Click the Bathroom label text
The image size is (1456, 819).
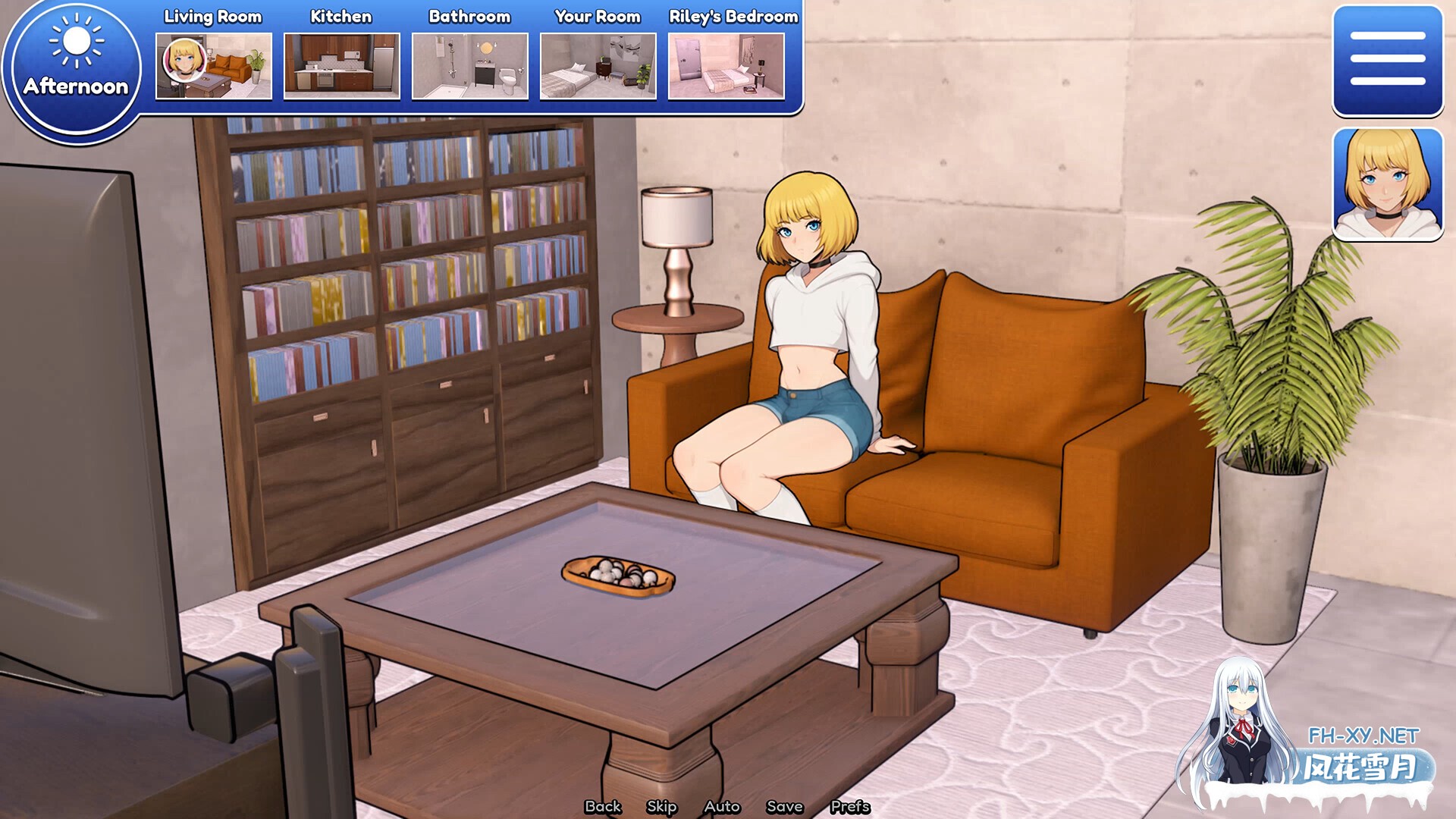point(470,16)
